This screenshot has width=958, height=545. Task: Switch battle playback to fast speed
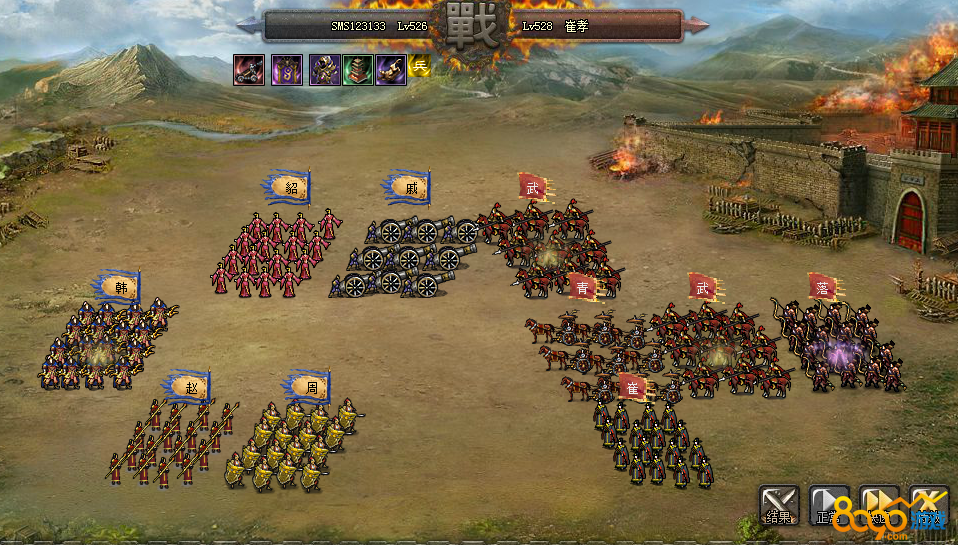coord(879,505)
